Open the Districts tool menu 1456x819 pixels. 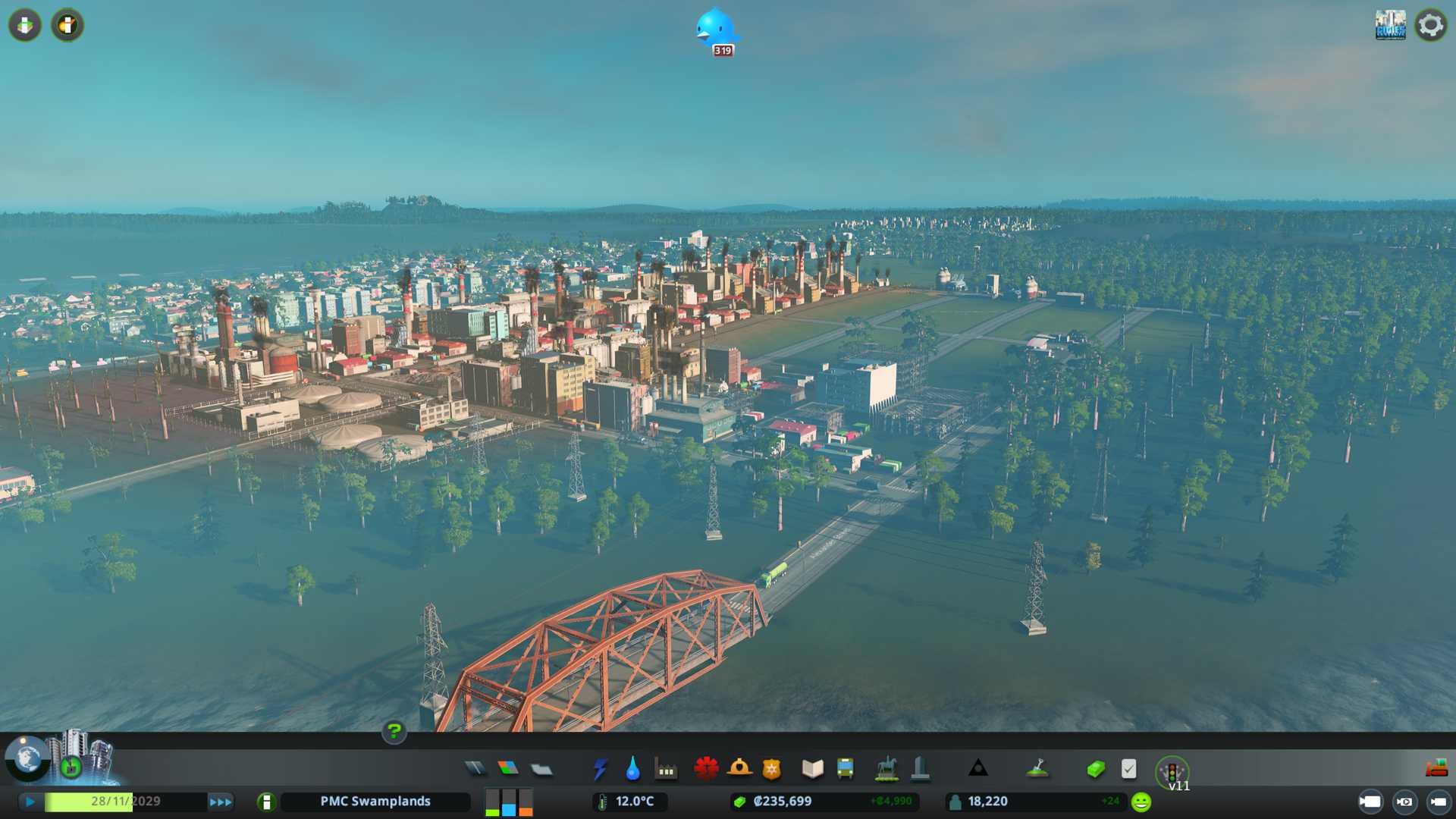coord(541,770)
